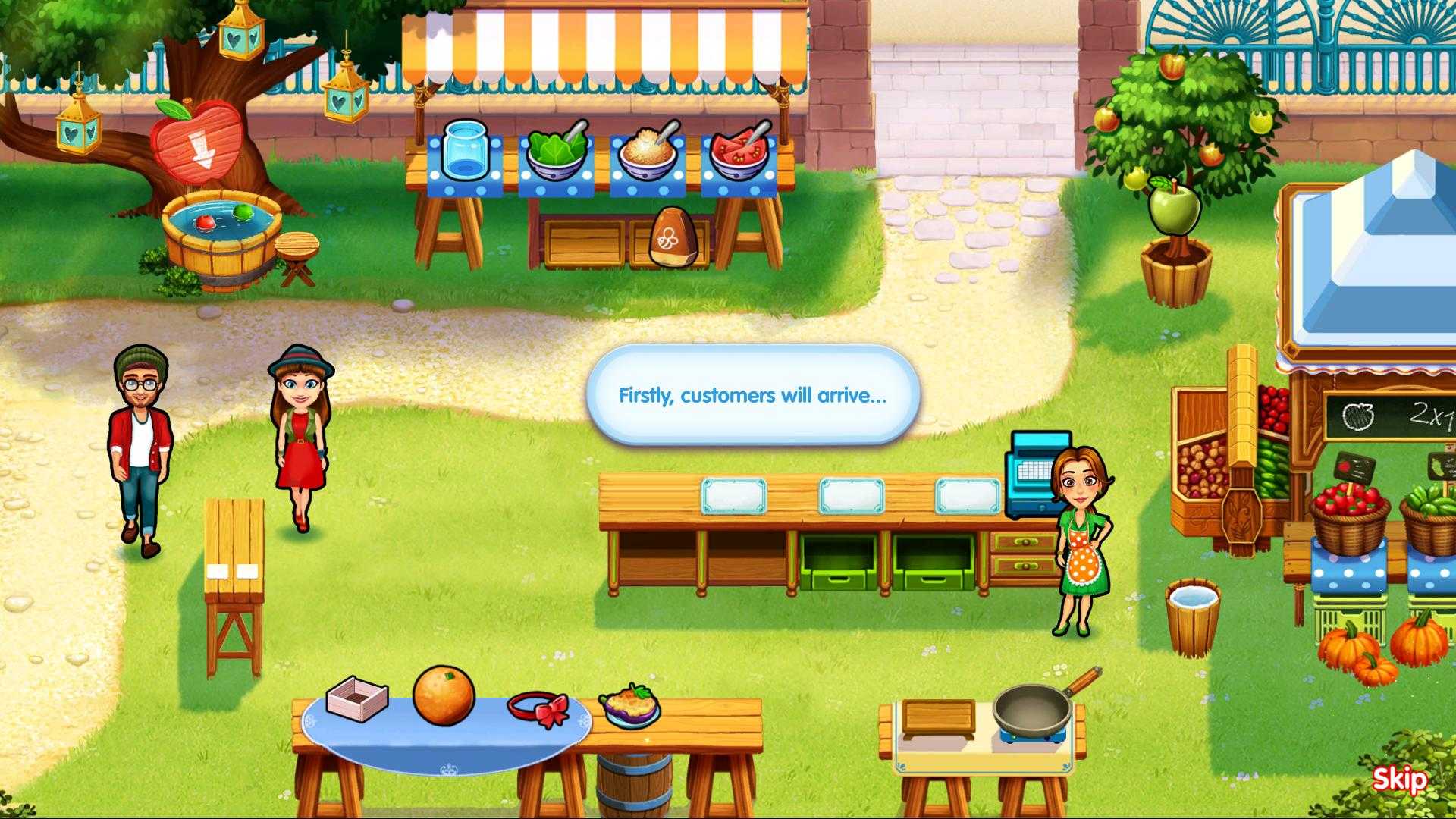Select the empty glass jar

[x=465, y=150]
